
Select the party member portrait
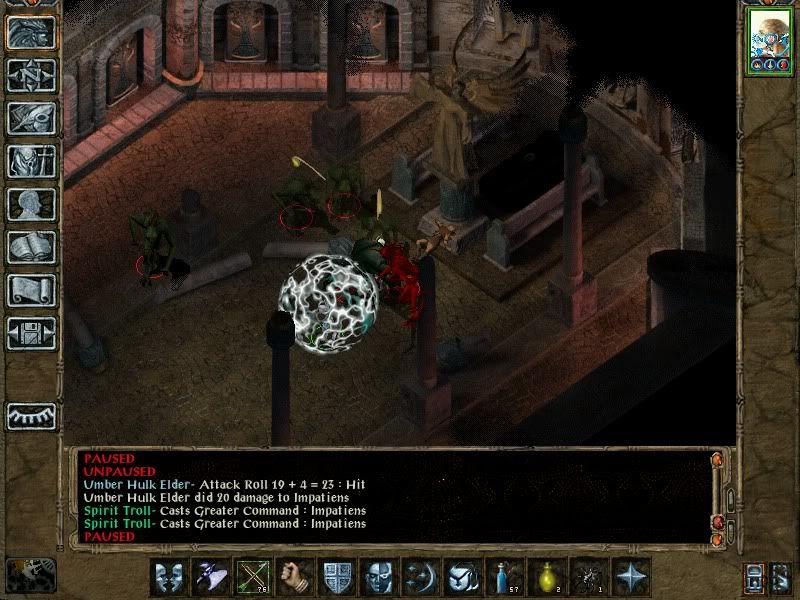(770, 42)
